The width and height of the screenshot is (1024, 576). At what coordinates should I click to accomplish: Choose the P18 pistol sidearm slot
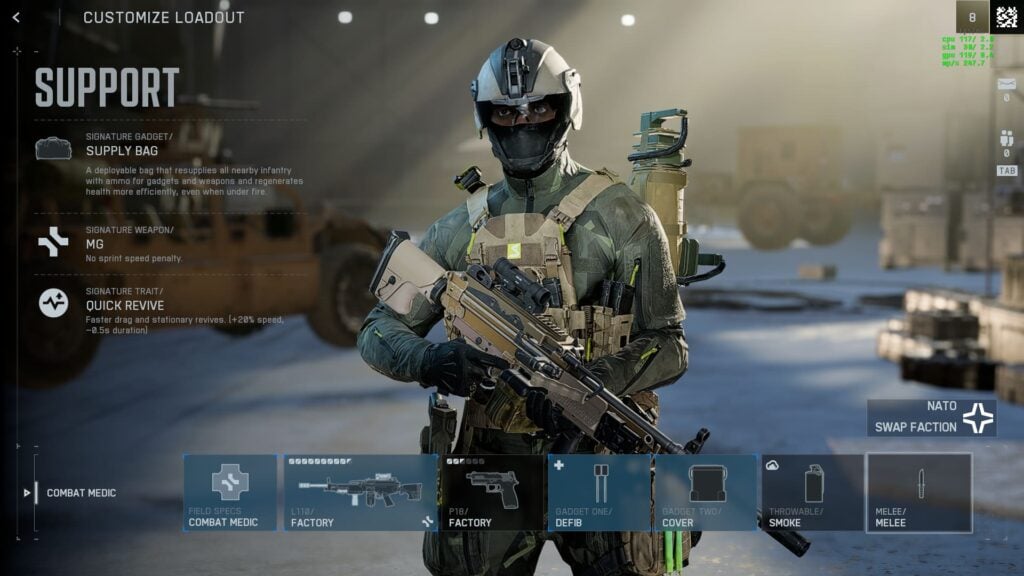(x=494, y=492)
